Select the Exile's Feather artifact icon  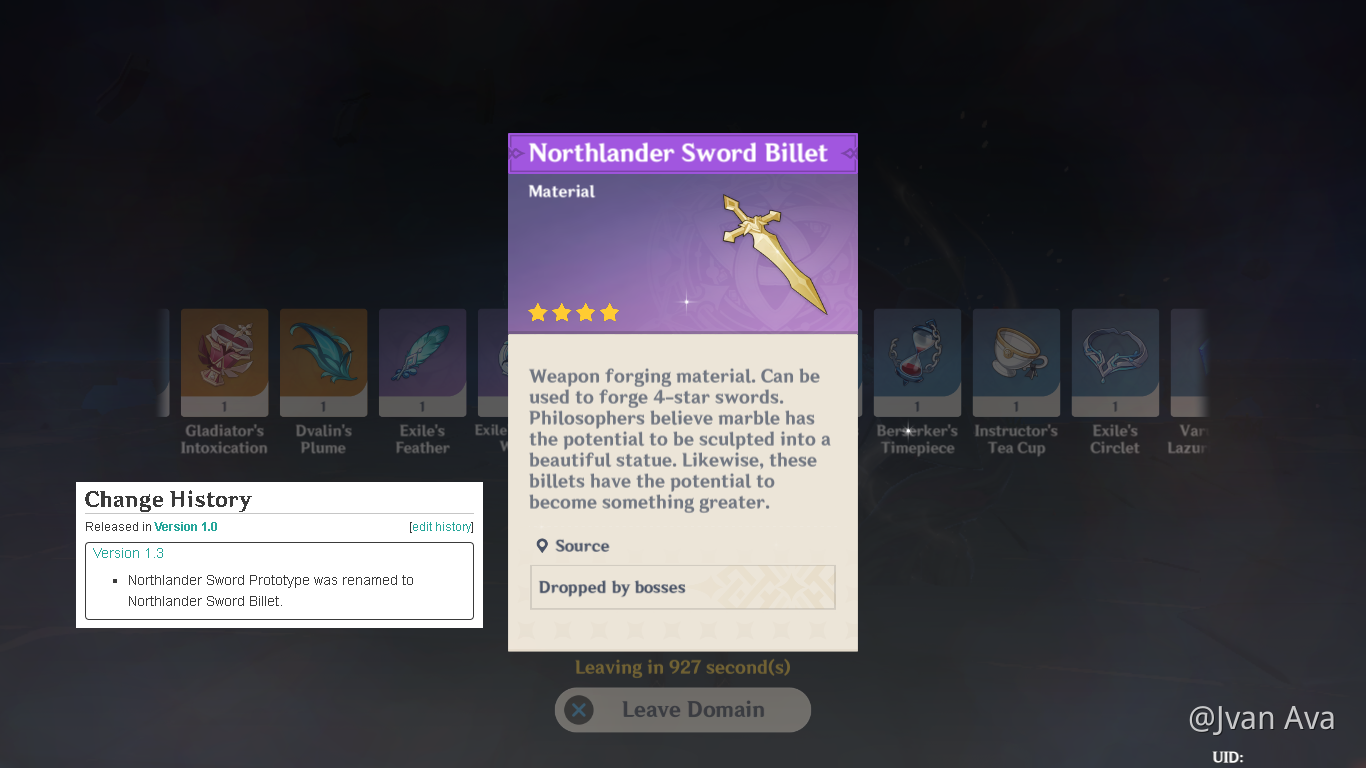point(422,361)
